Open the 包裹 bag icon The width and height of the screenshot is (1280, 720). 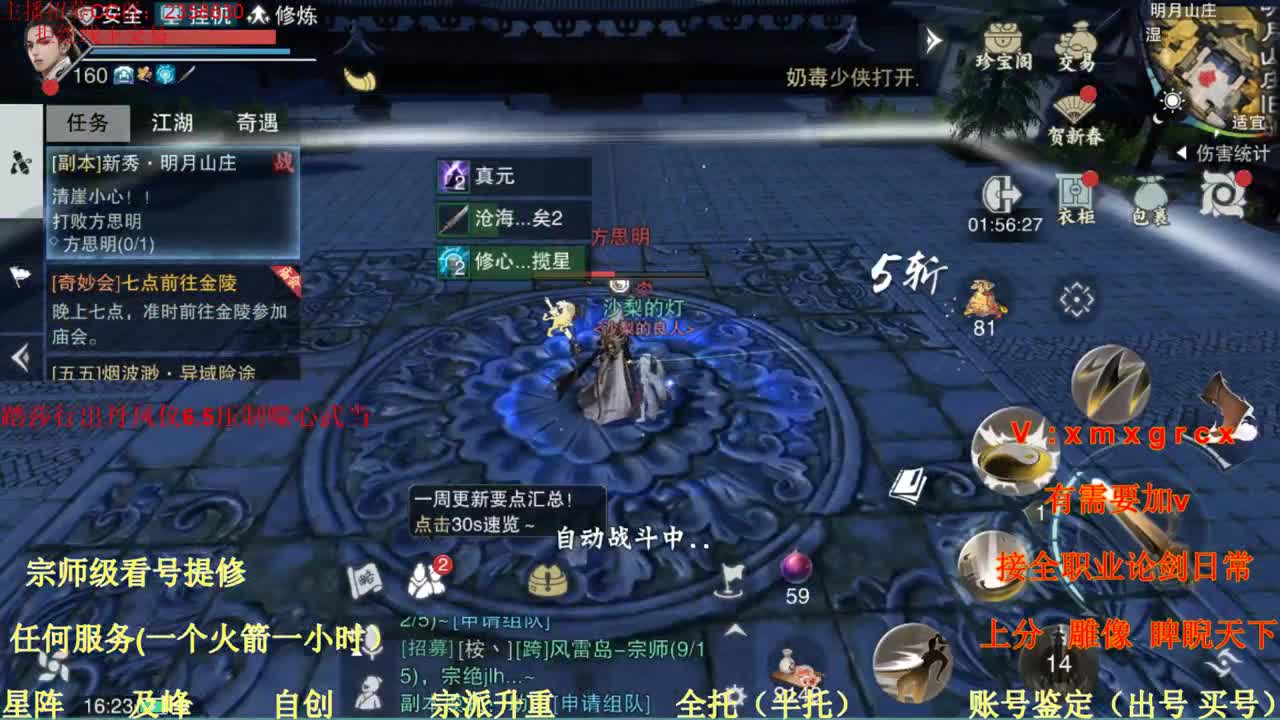pyautogui.click(x=1151, y=195)
